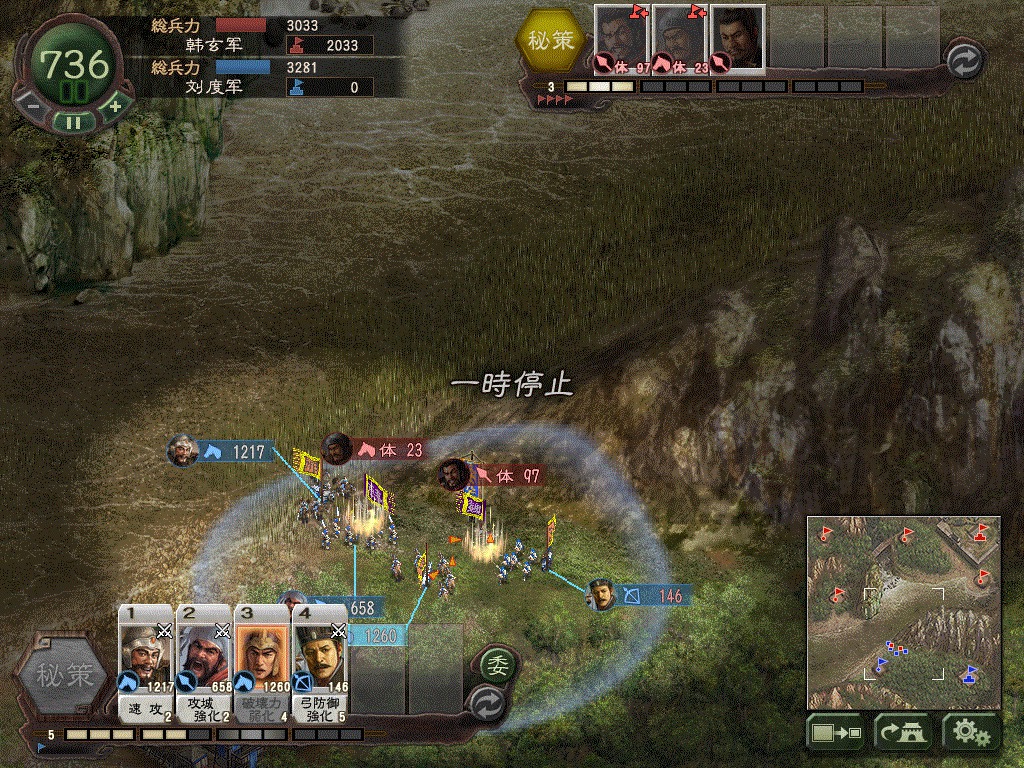Open the enemy's yellow 秘策 hexagon
The height and width of the screenshot is (768, 1024).
pos(553,41)
